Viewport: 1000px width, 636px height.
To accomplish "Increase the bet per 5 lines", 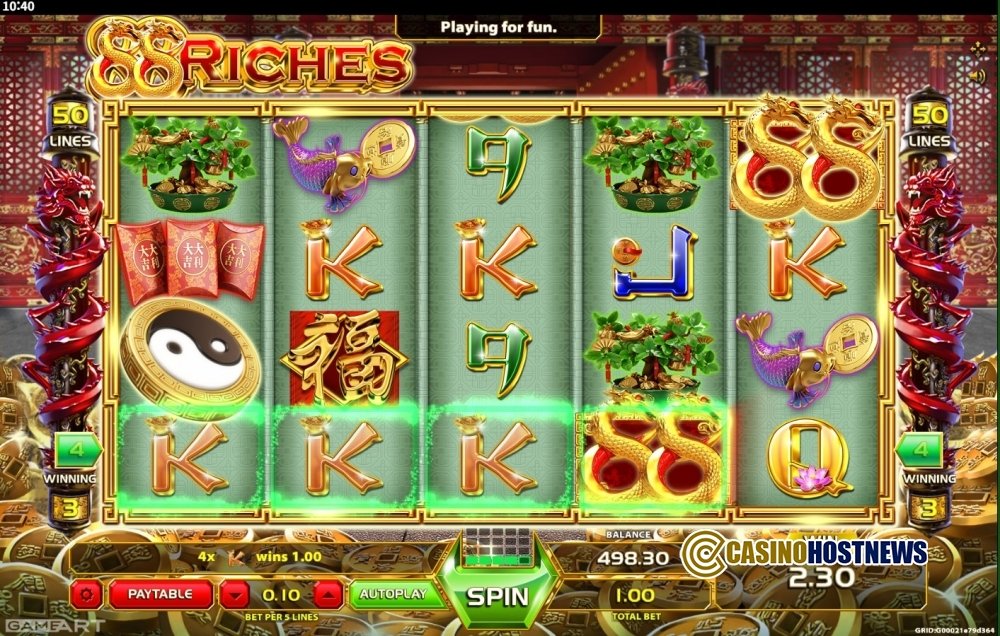I will coord(326,595).
